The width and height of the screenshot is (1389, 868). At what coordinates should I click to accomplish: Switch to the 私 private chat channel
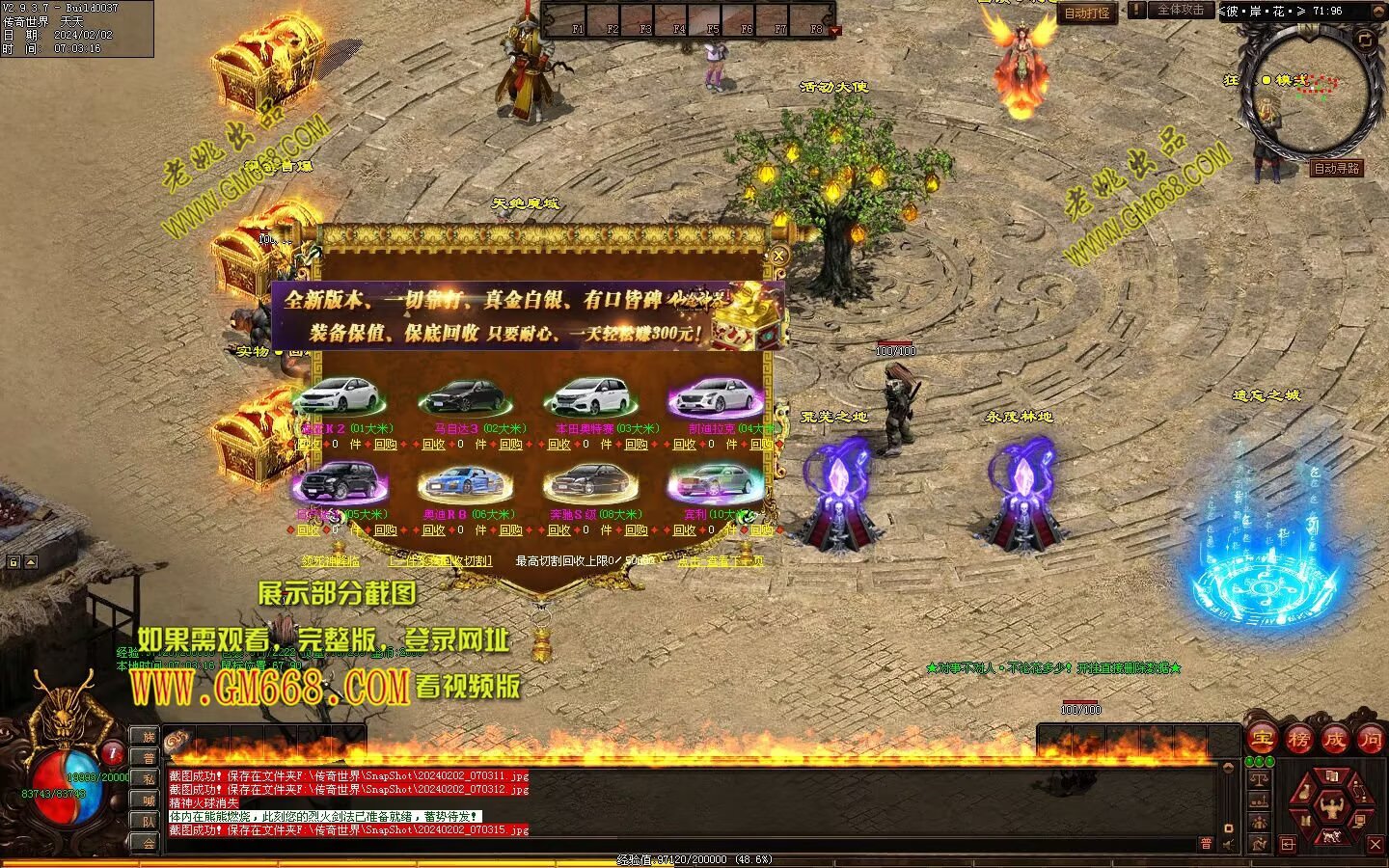pos(149,779)
